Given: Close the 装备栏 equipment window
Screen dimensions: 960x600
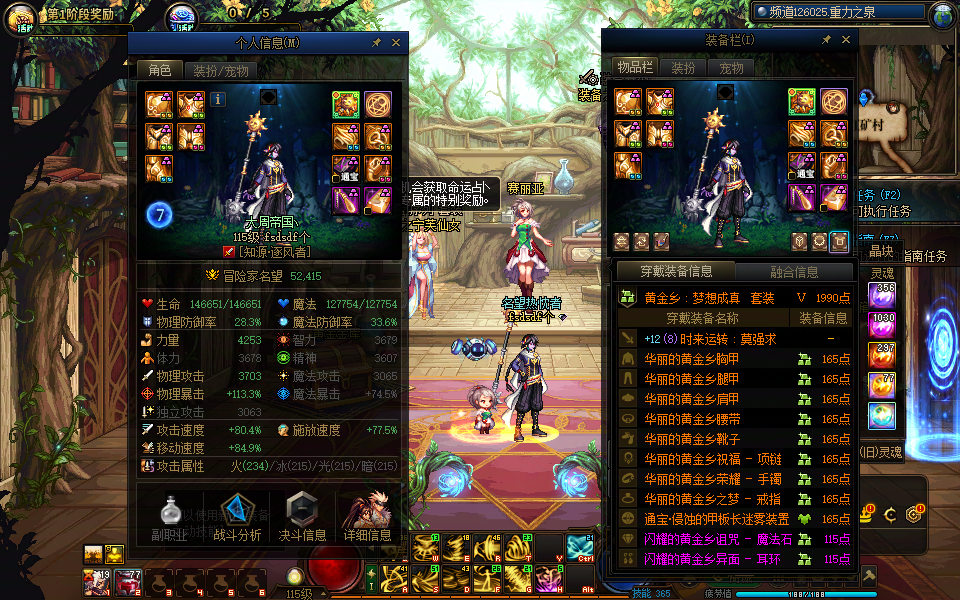Looking at the screenshot, I should [846, 40].
